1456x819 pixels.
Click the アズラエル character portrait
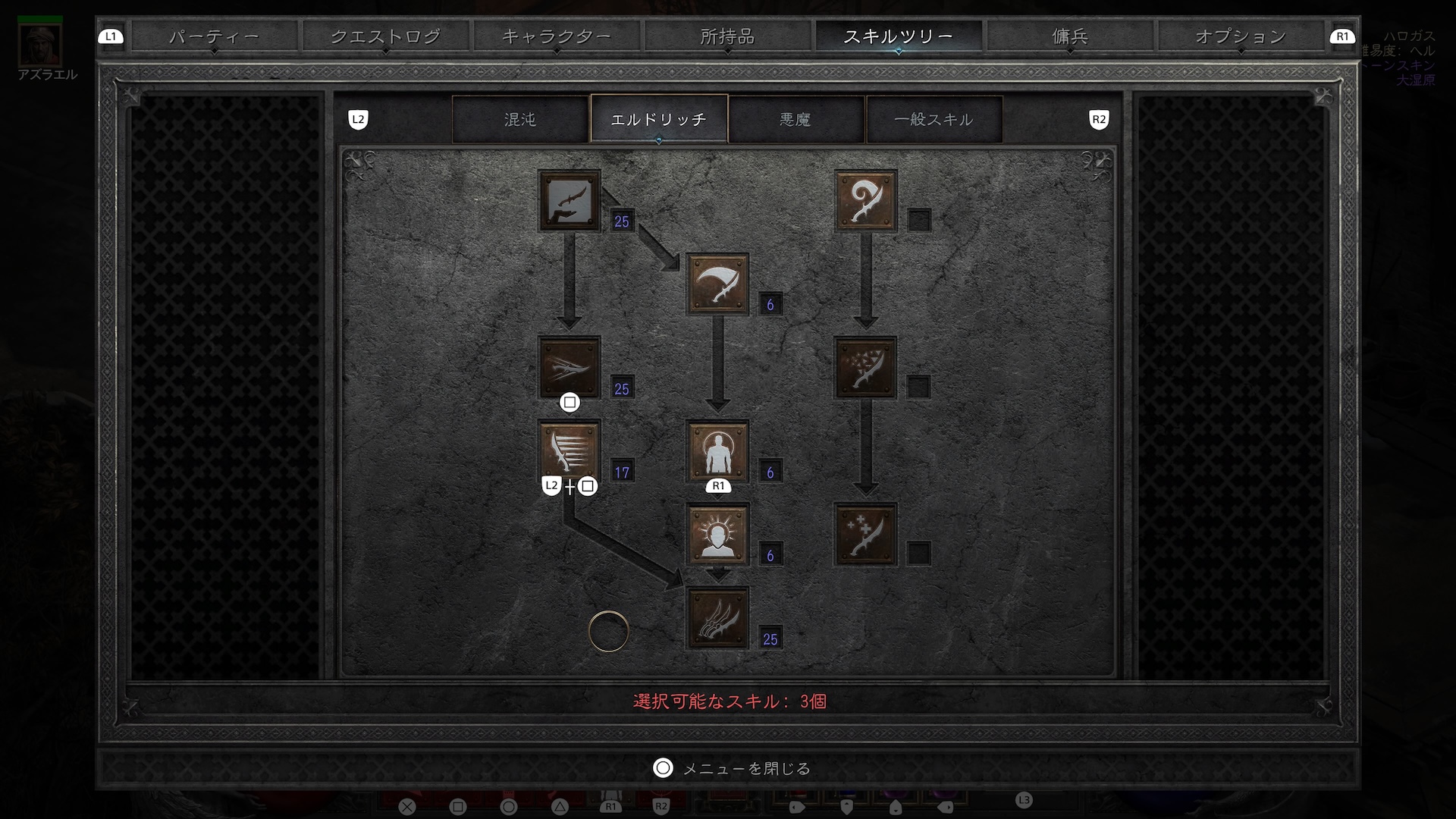pyautogui.click(x=40, y=45)
